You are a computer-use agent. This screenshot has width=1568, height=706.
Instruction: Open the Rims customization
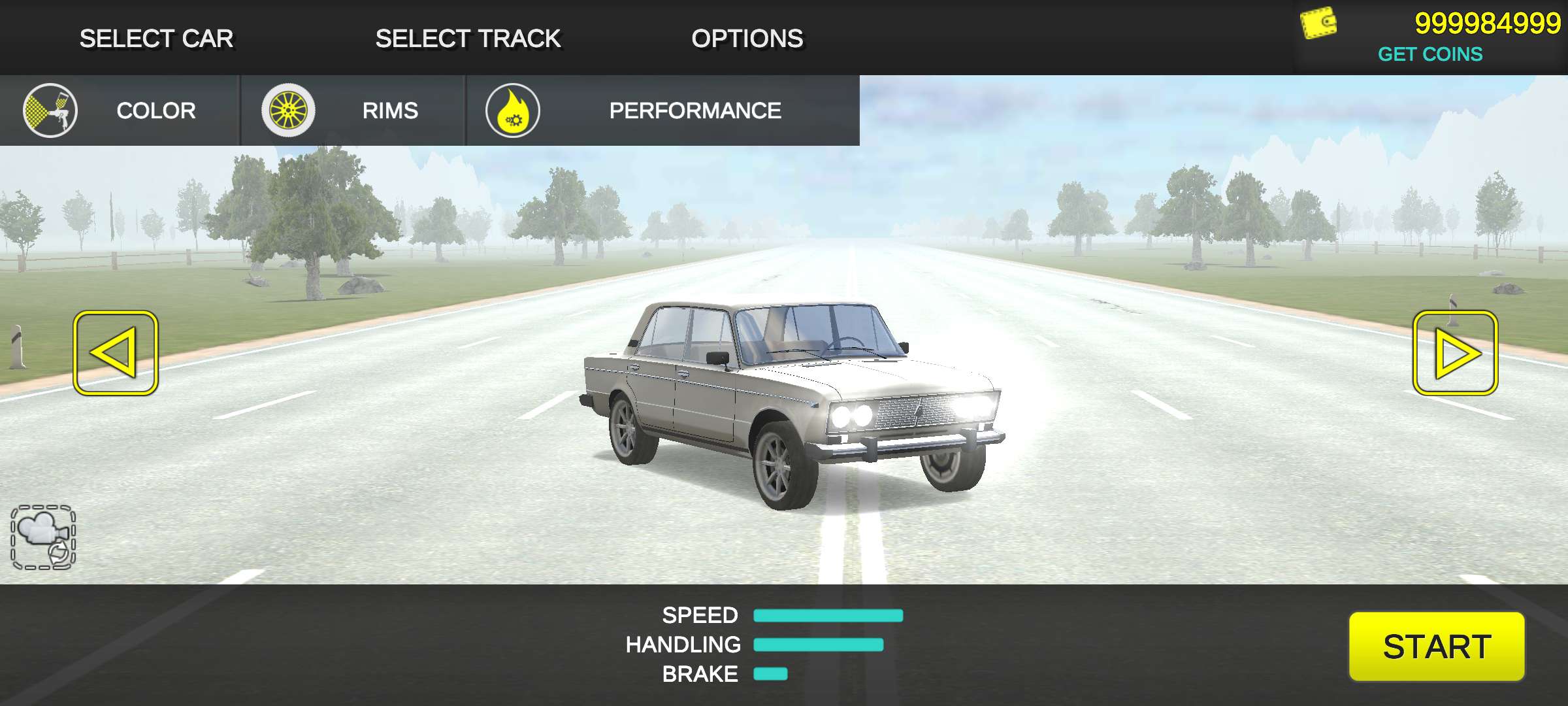353,110
